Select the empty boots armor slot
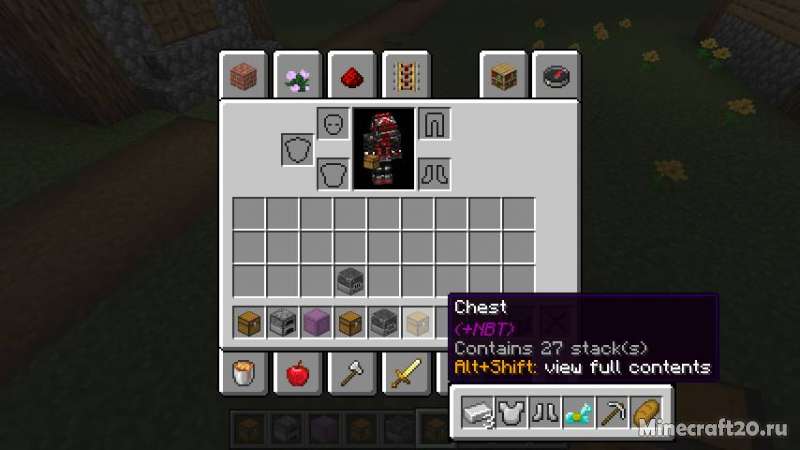 pos(434,174)
